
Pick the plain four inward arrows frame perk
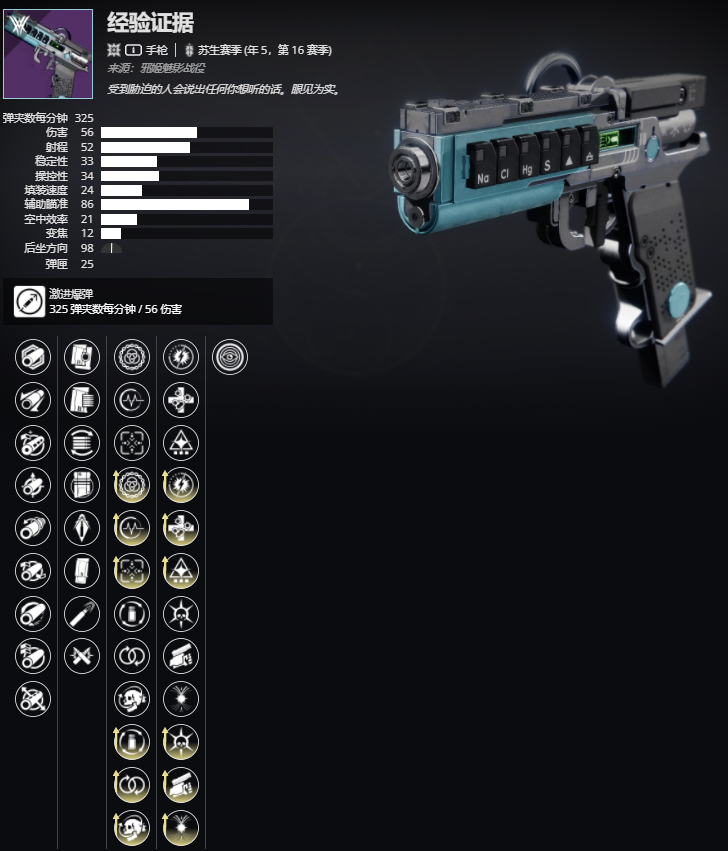point(132,443)
